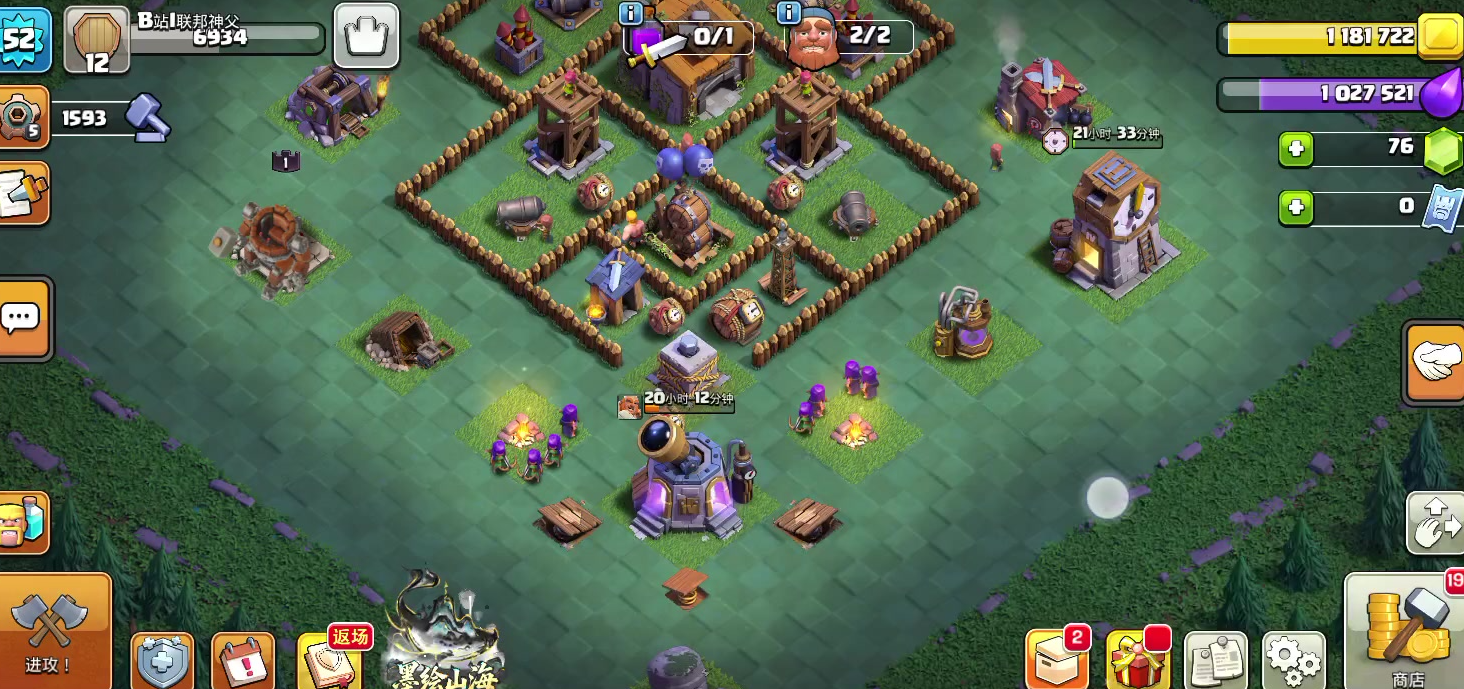Open the pinned notes news button
The width and height of the screenshot is (1464, 689).
pos(1215,660)
